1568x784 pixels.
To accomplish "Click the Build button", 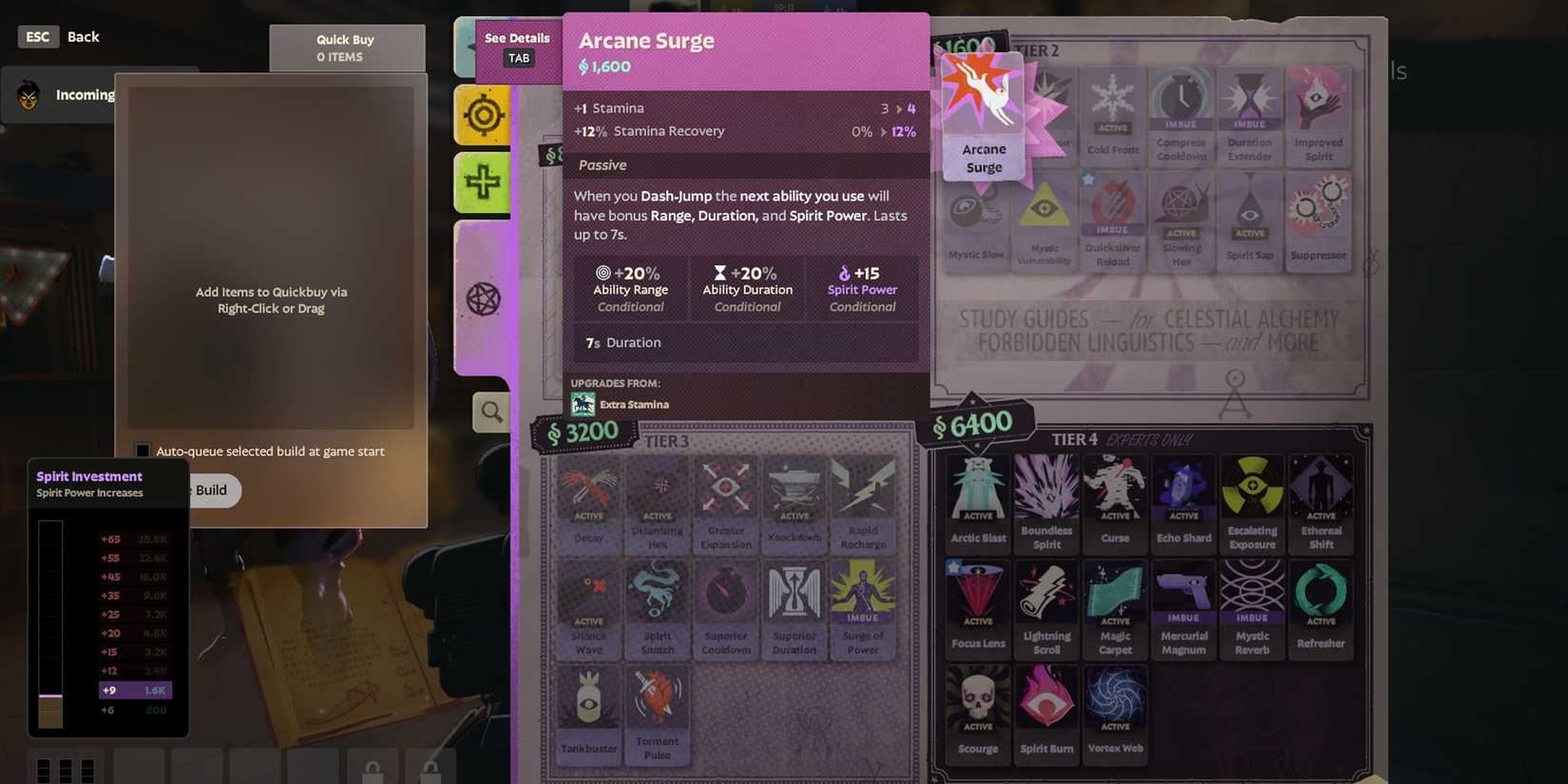I will pos(211,490).
